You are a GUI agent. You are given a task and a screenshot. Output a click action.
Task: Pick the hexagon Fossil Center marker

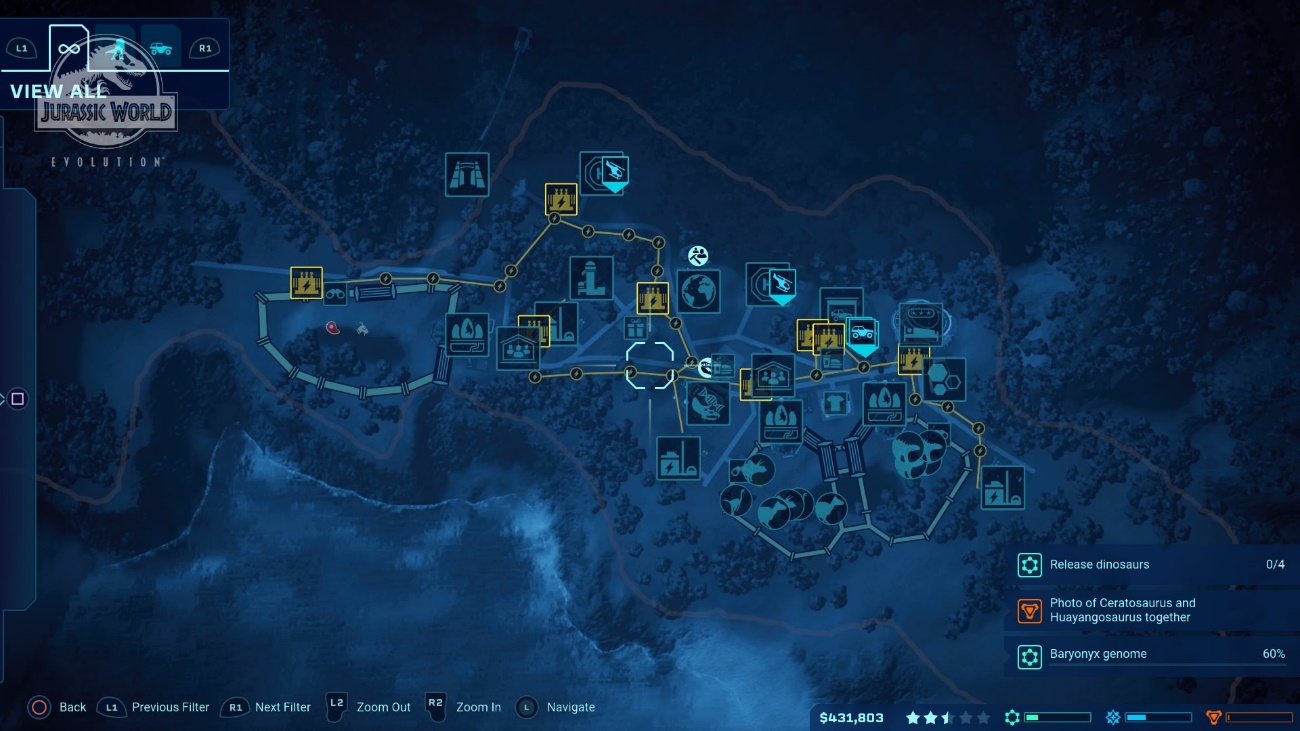pos(943,380)
